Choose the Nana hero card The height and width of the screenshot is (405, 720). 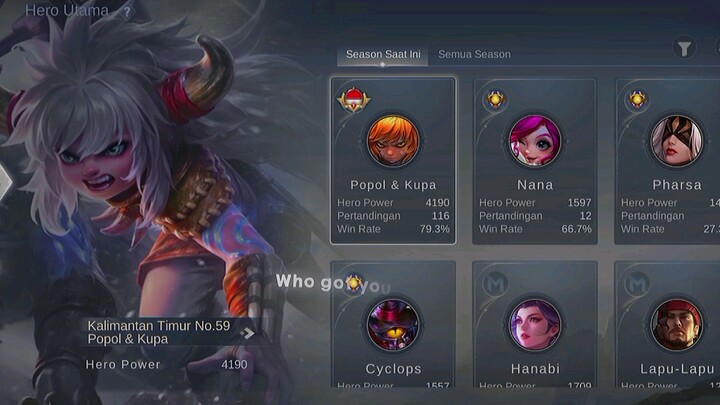coord(535,160)
